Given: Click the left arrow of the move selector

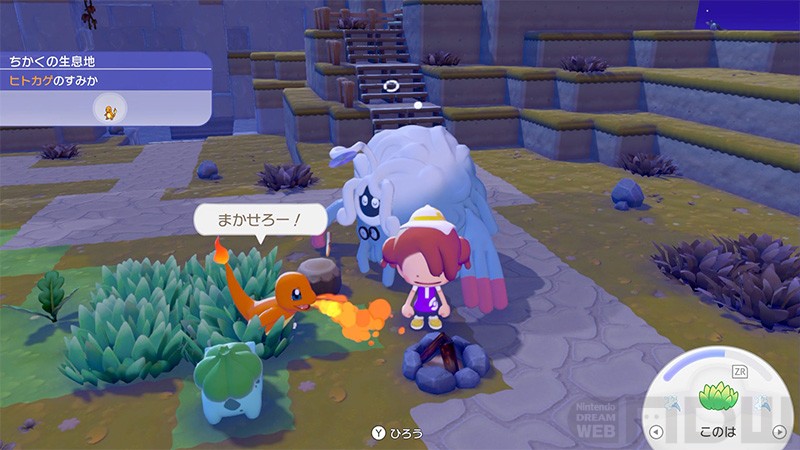Looking at the screenshot, I should pos(657,433).
